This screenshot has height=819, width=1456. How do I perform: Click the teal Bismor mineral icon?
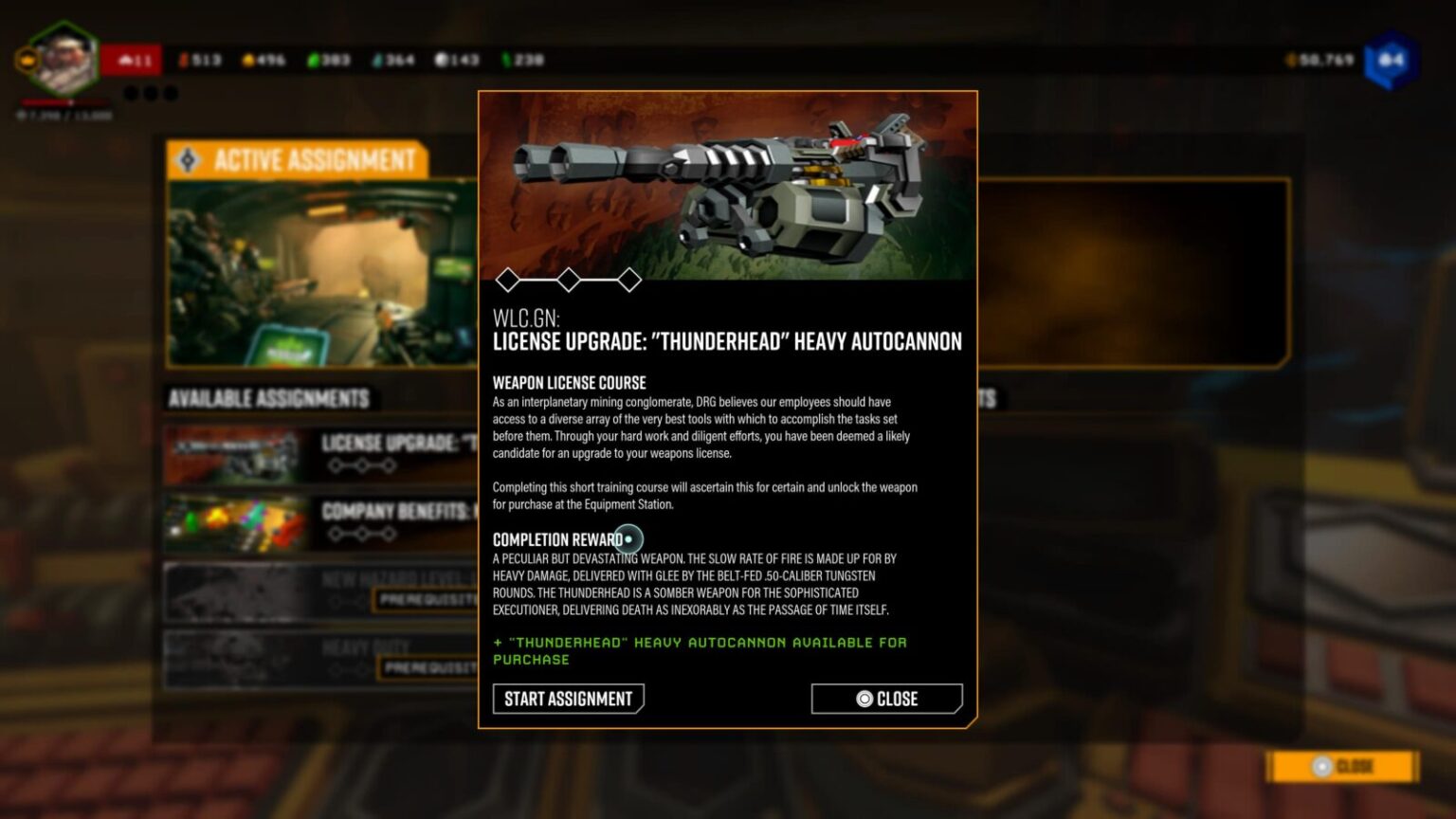tap(378, 59)
